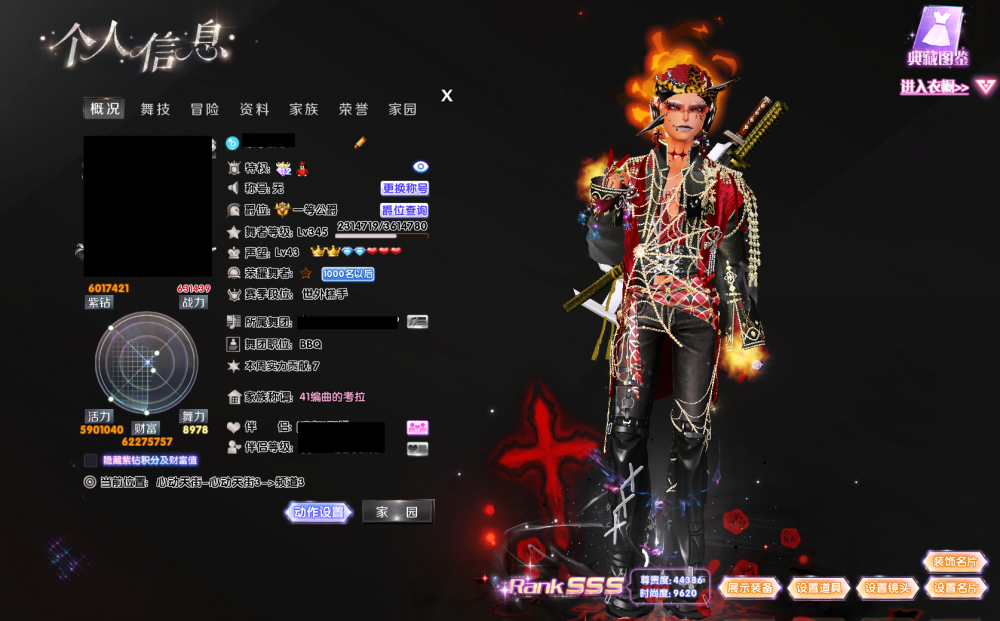1000x621 pixels.
Task: Open 设置道具
Action: [x=819, y=588]
